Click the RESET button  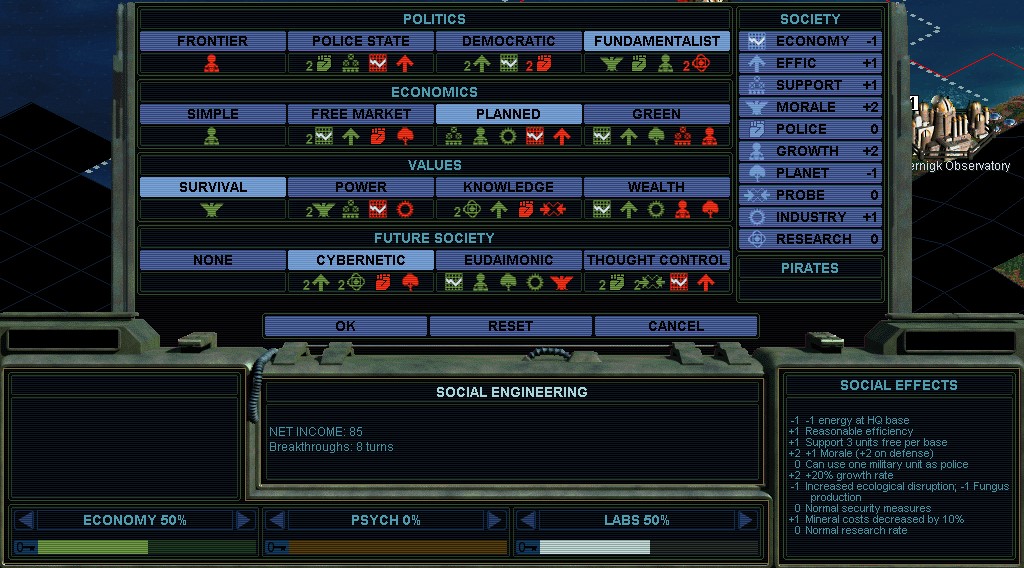point(510,326)
